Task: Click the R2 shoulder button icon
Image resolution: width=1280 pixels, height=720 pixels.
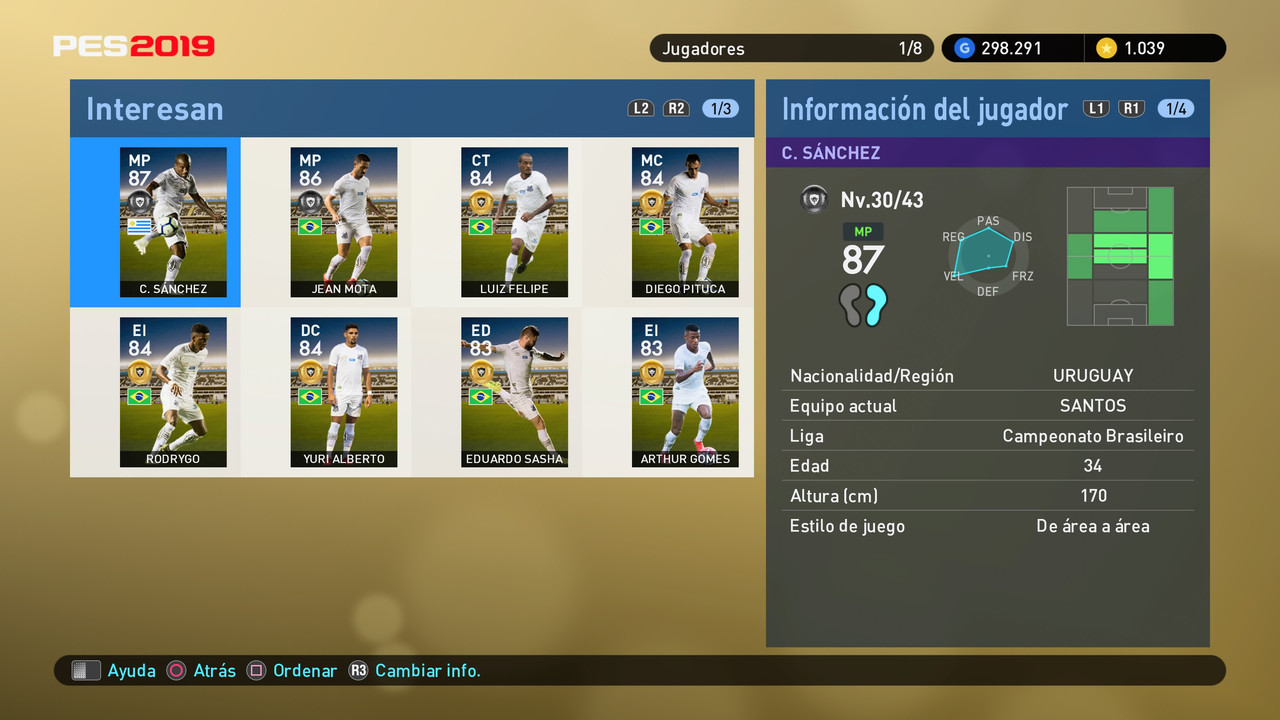Action: pyautogui.click(x=676, y=108)
